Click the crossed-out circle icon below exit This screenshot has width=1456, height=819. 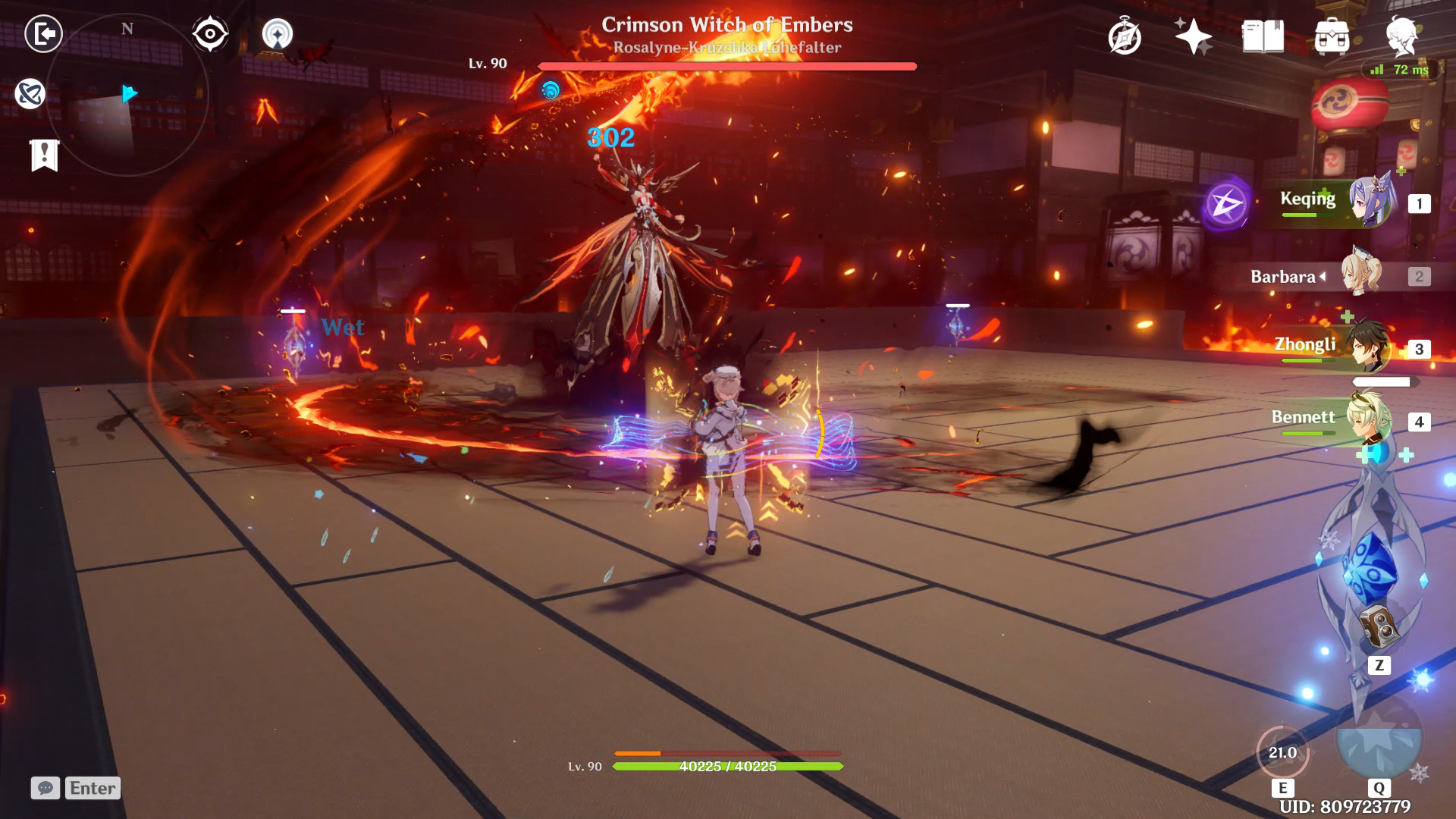30,94
